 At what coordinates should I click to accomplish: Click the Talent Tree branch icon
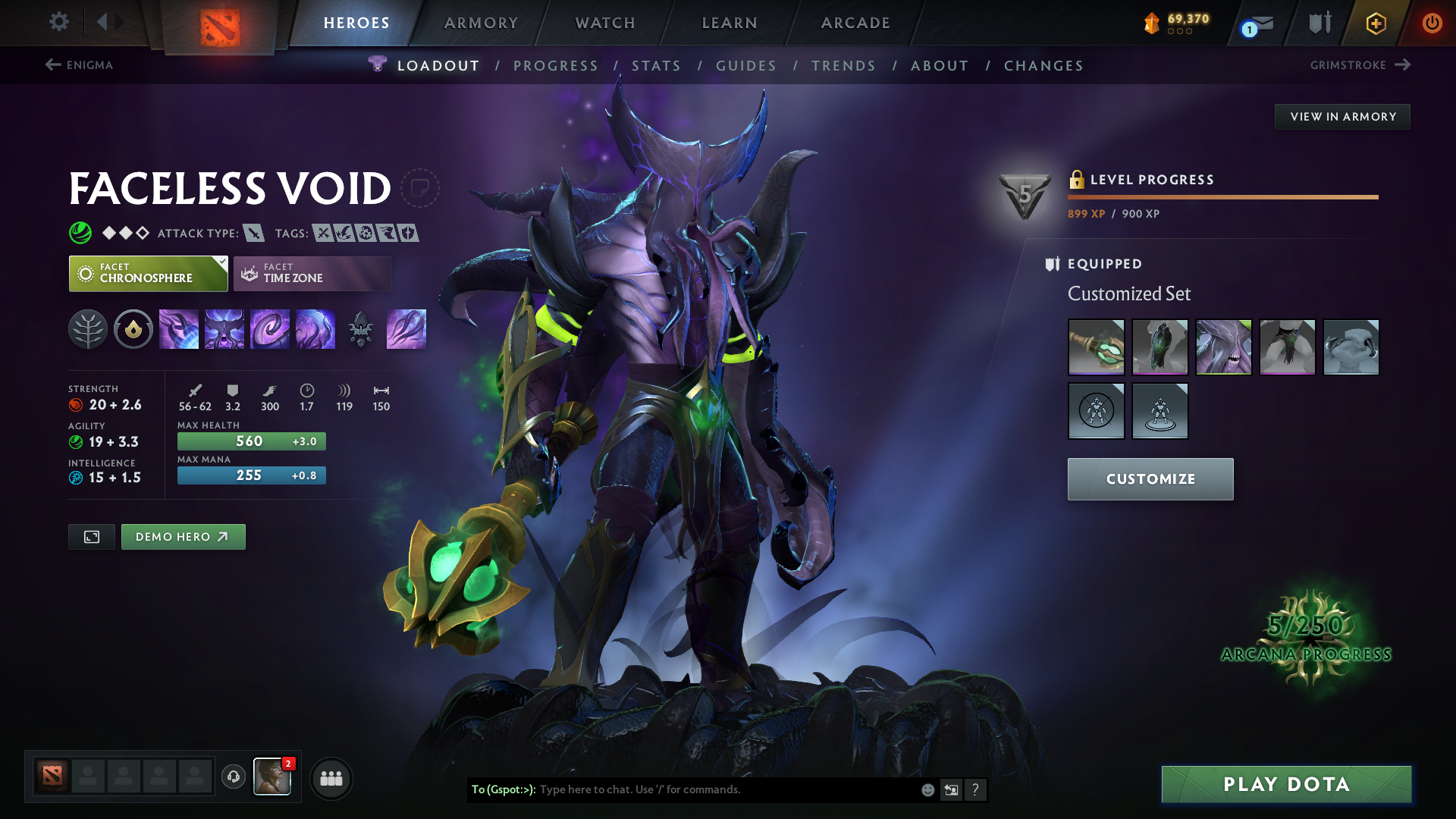88,329
